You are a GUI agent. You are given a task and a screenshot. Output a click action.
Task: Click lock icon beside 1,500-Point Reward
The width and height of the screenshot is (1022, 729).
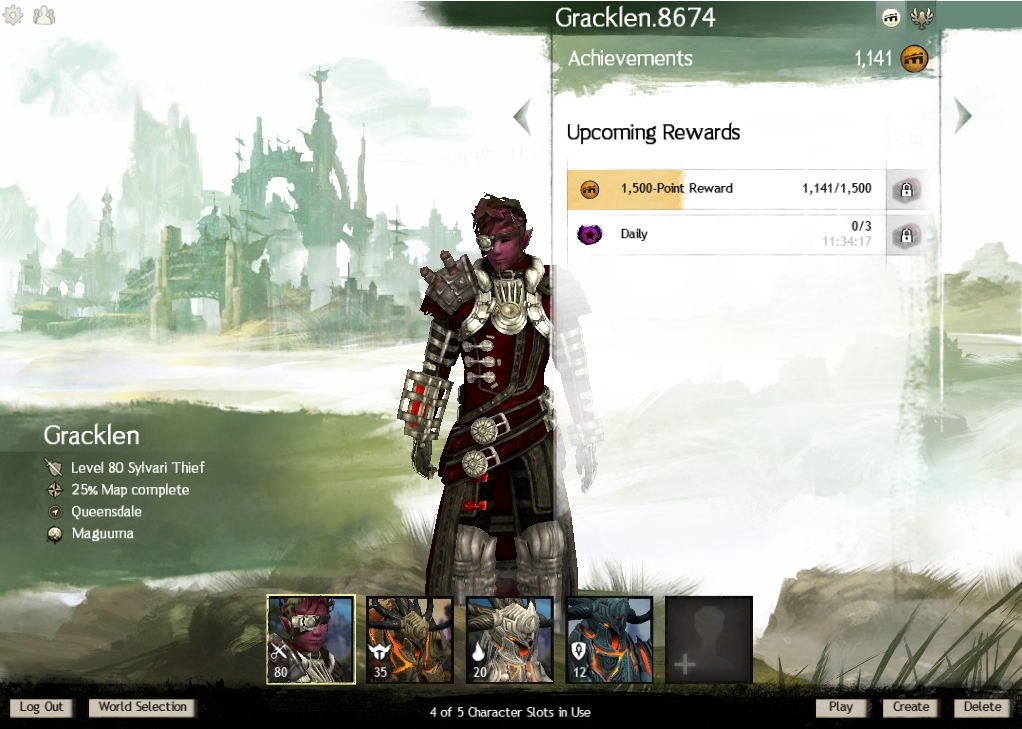(x=906, y=189)
